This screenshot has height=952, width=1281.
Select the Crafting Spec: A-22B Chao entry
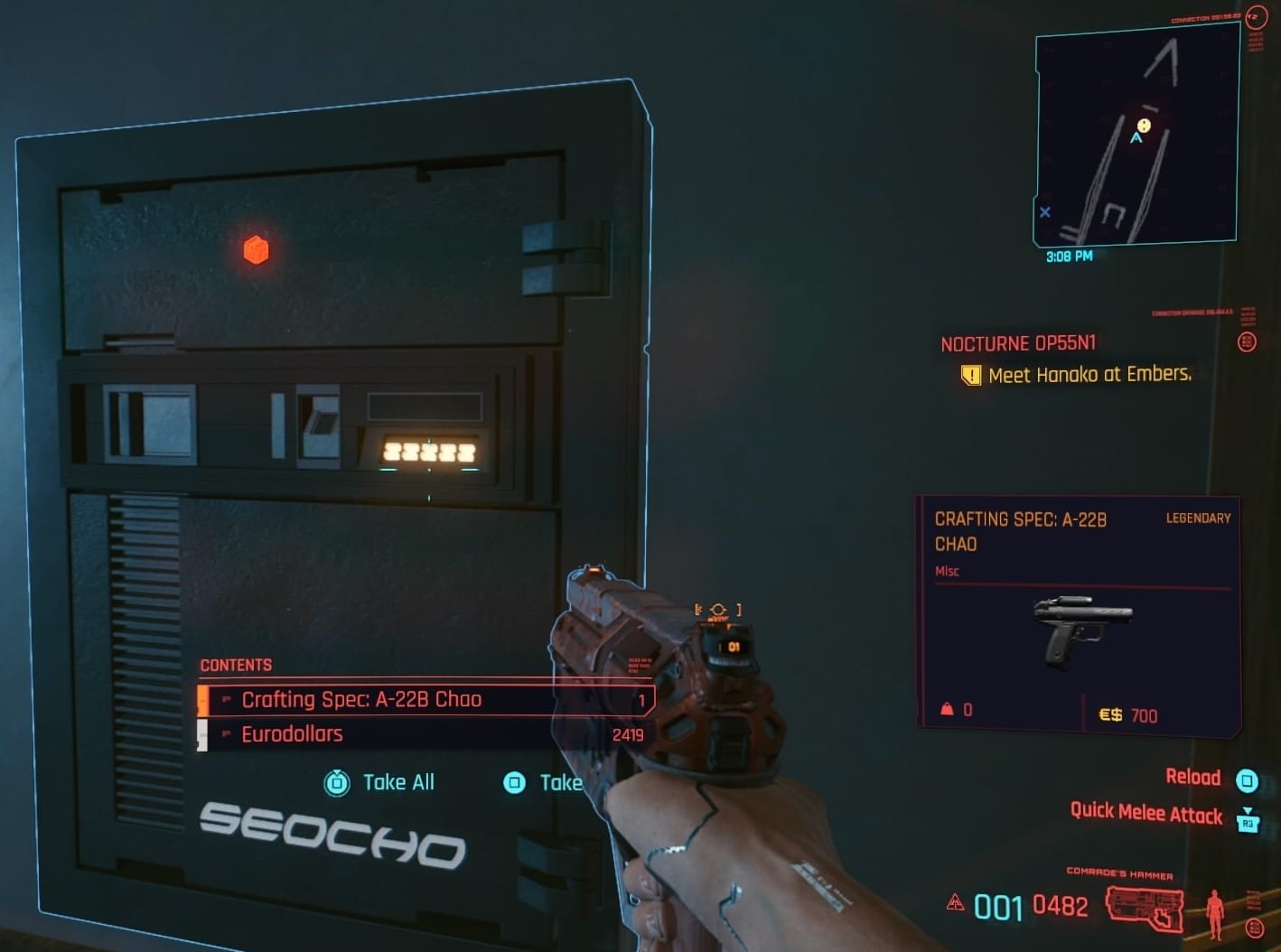(361, 699)
